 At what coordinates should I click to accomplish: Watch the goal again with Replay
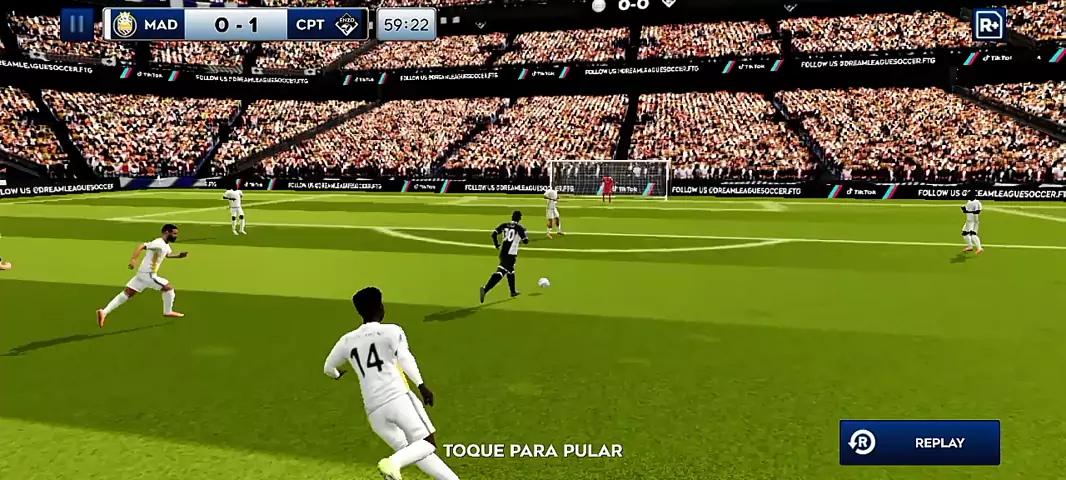919,442
